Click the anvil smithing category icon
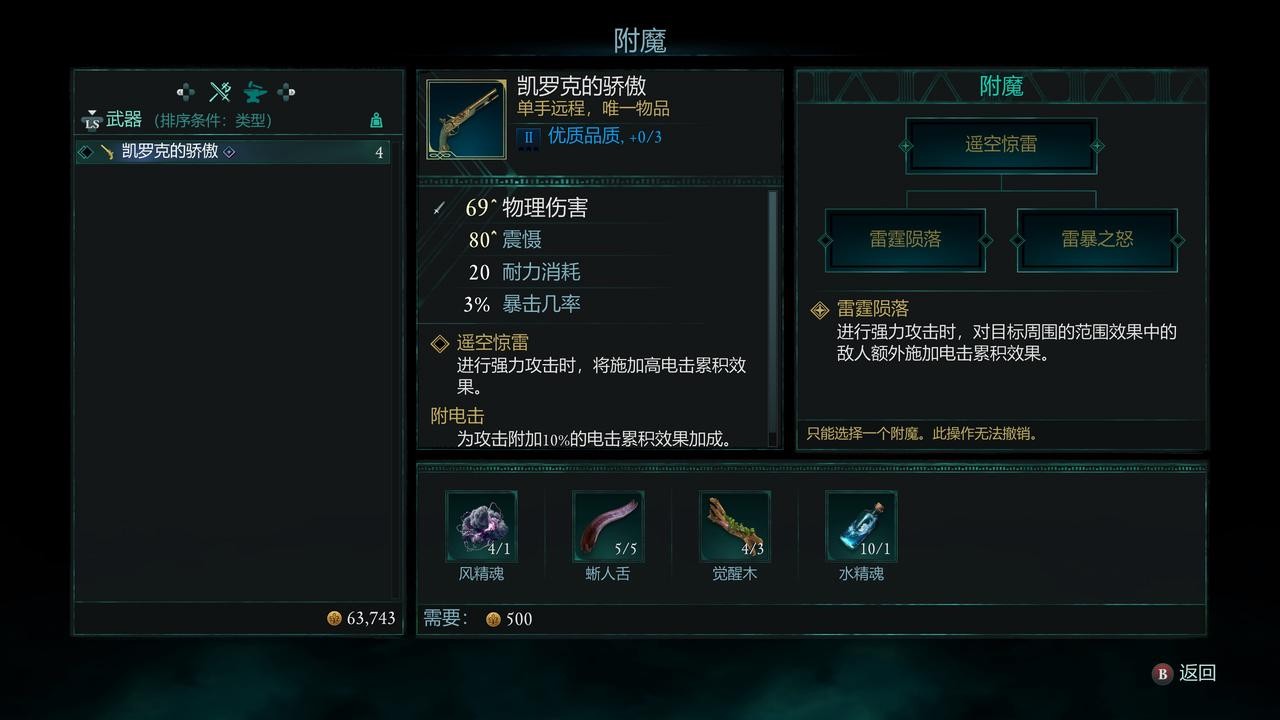The image size is (1280, 720). (x=254, y=91)
